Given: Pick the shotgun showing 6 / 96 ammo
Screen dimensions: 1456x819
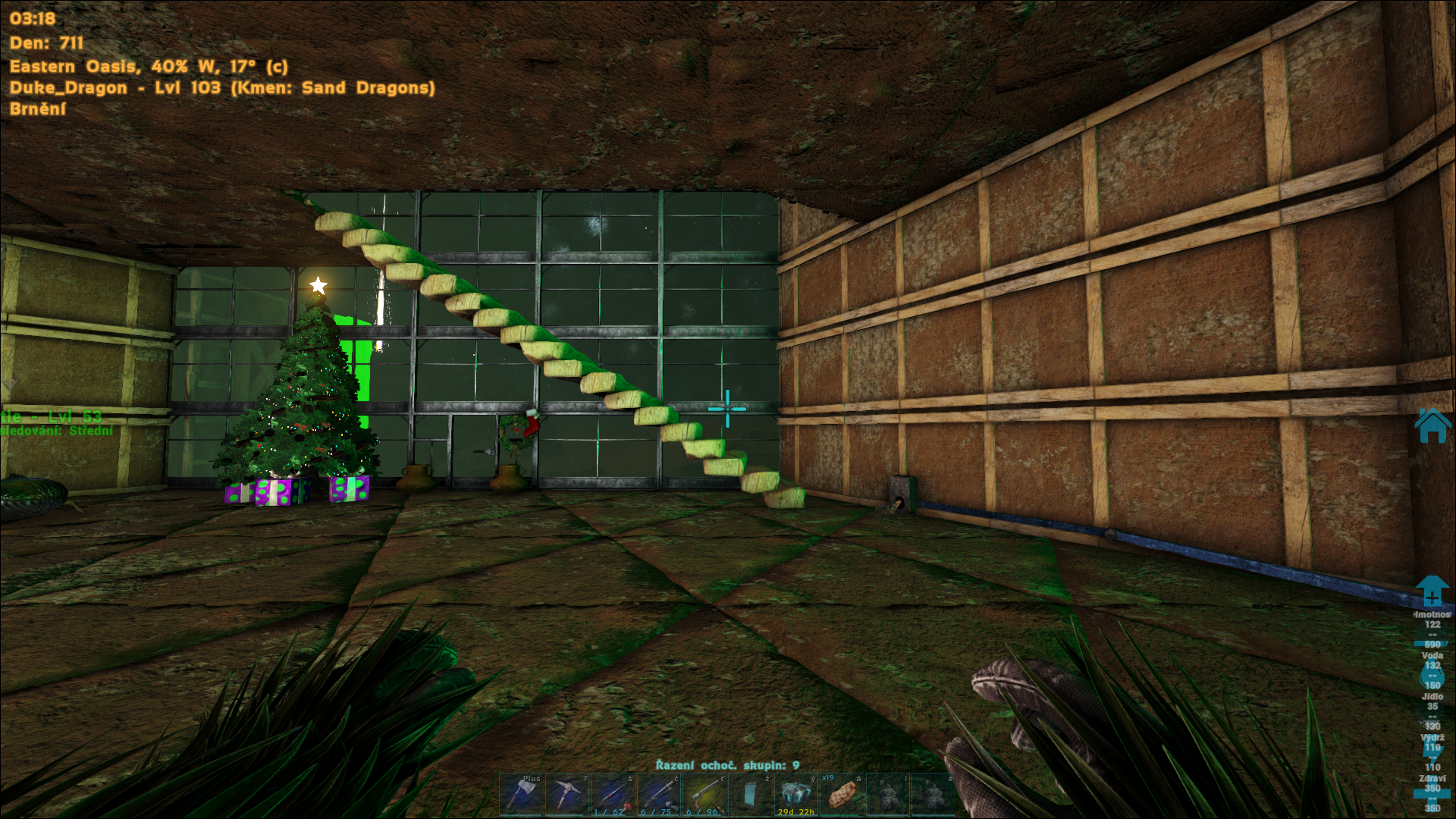Looking at the screenshot, I should [704, 794].
